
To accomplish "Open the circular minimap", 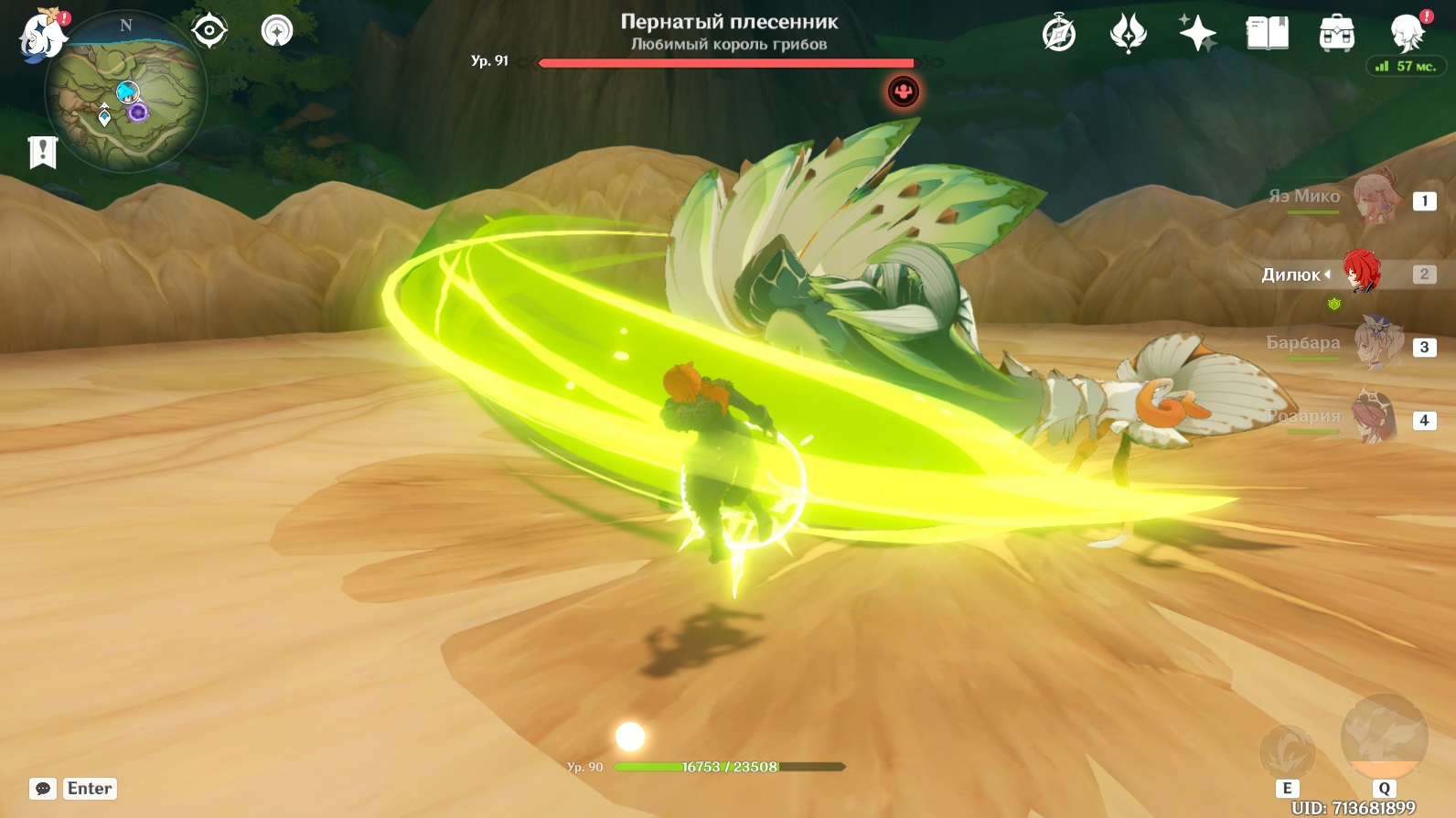I will coord(126,93).
